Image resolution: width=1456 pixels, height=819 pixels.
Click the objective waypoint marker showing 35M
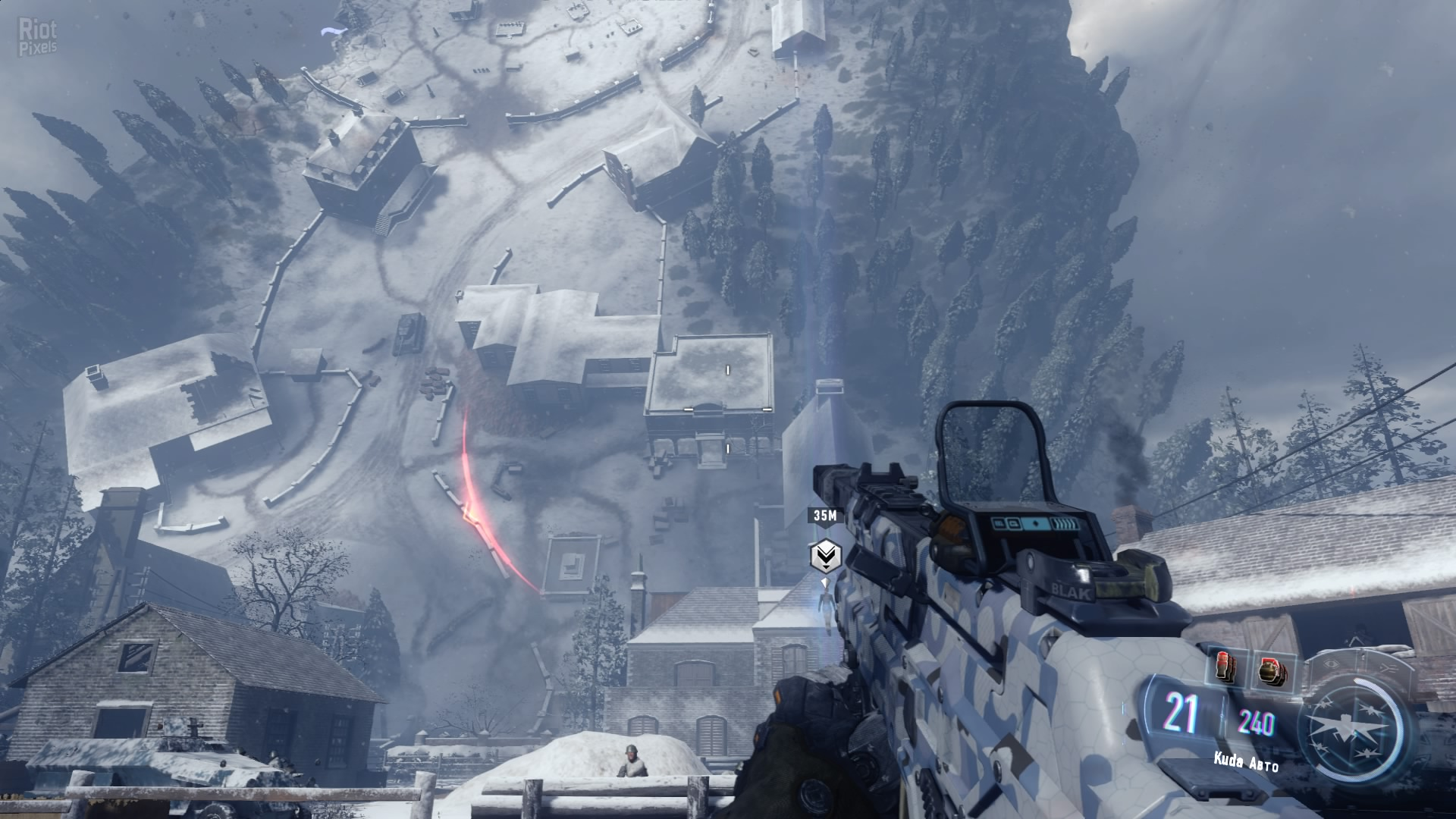click(824, 557)
